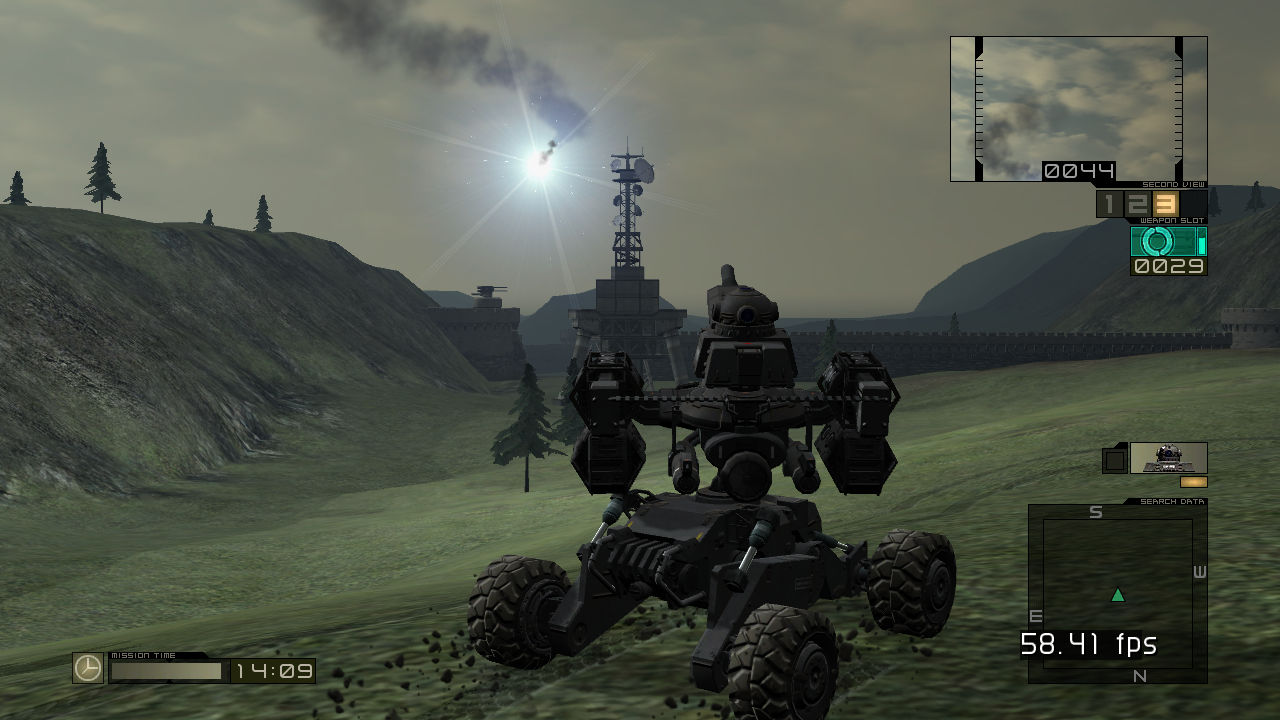Screen dimensions: 1280x720
Task: Click the small dark square icon beside the mech thumbnail
Action: (x=1113, y=461)
